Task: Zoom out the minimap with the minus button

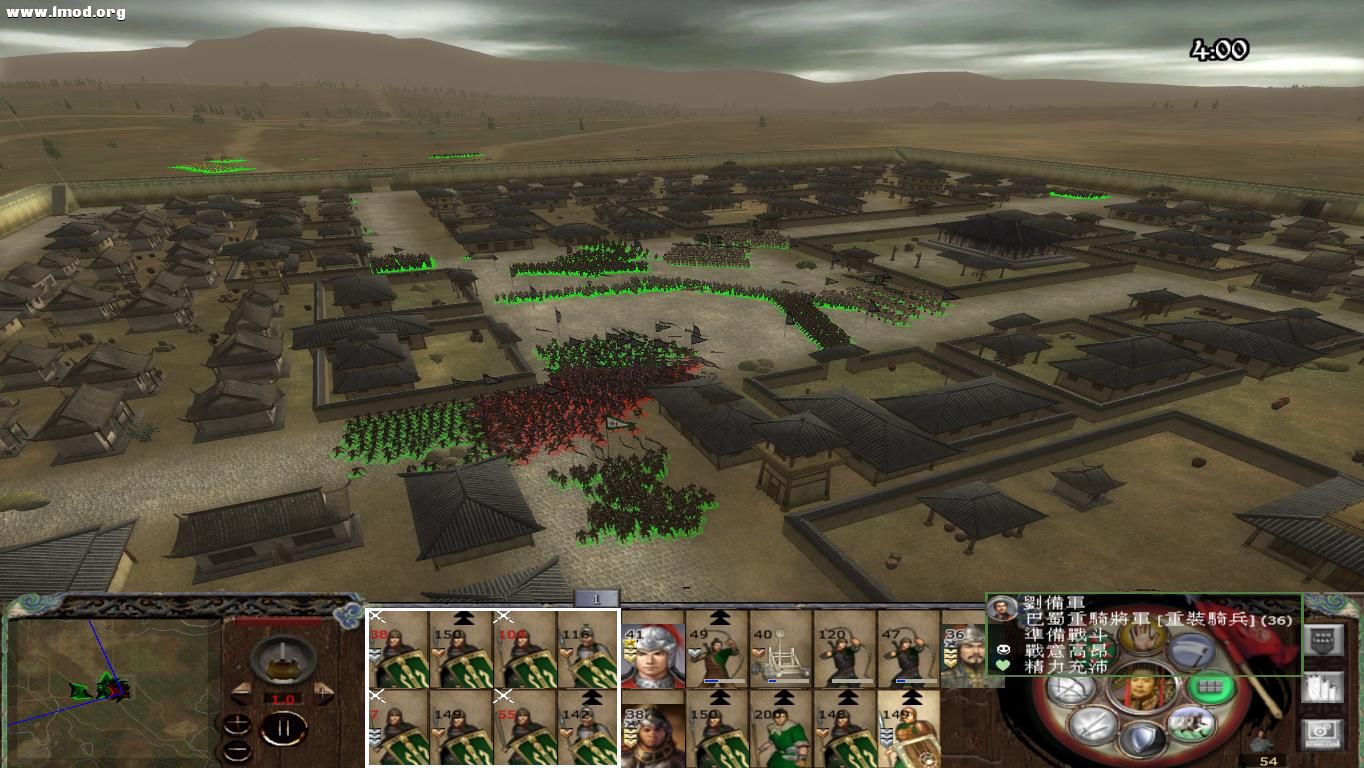Action: click(237, 750)
